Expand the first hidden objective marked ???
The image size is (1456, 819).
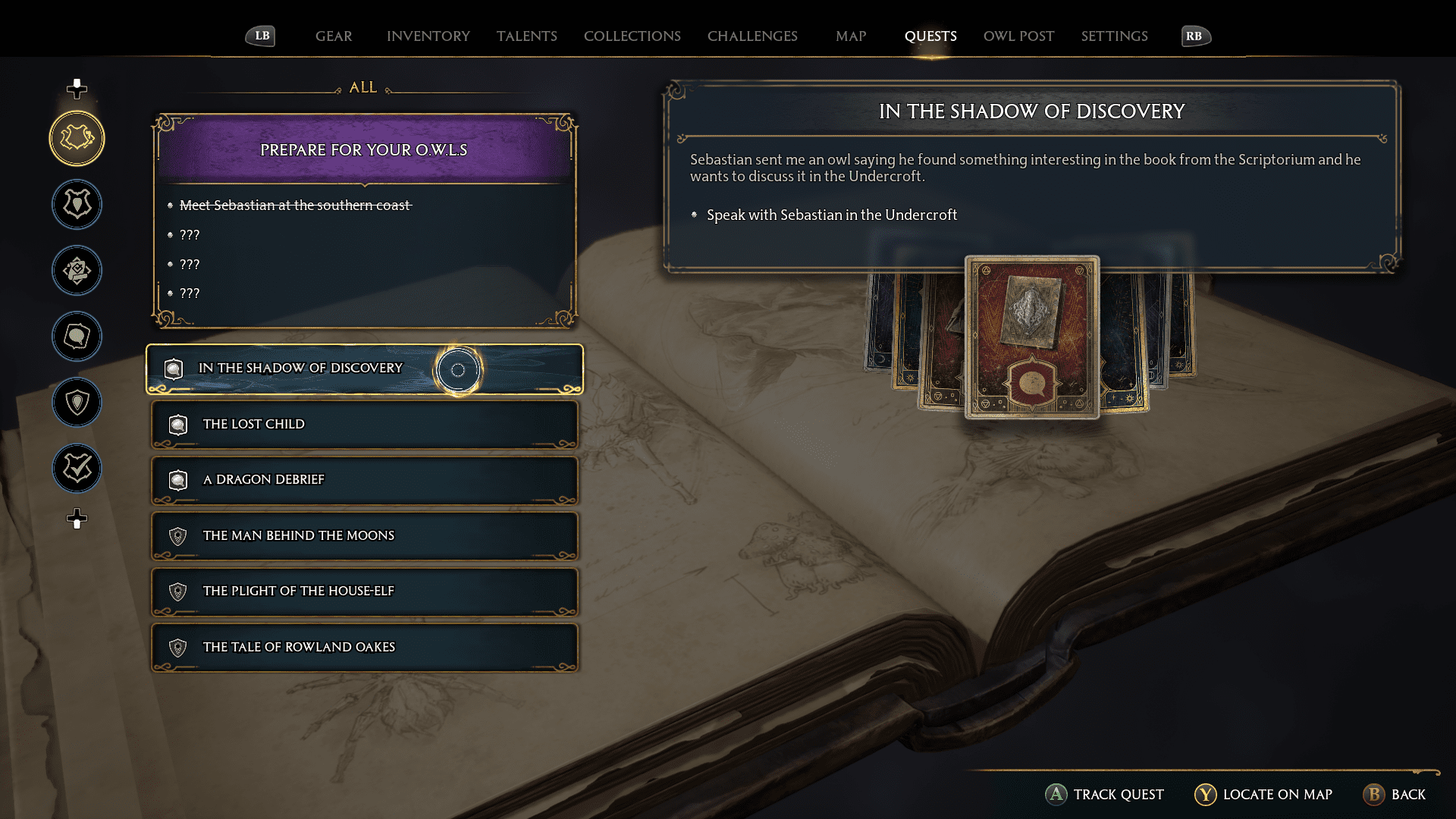(x=188, y=234)
